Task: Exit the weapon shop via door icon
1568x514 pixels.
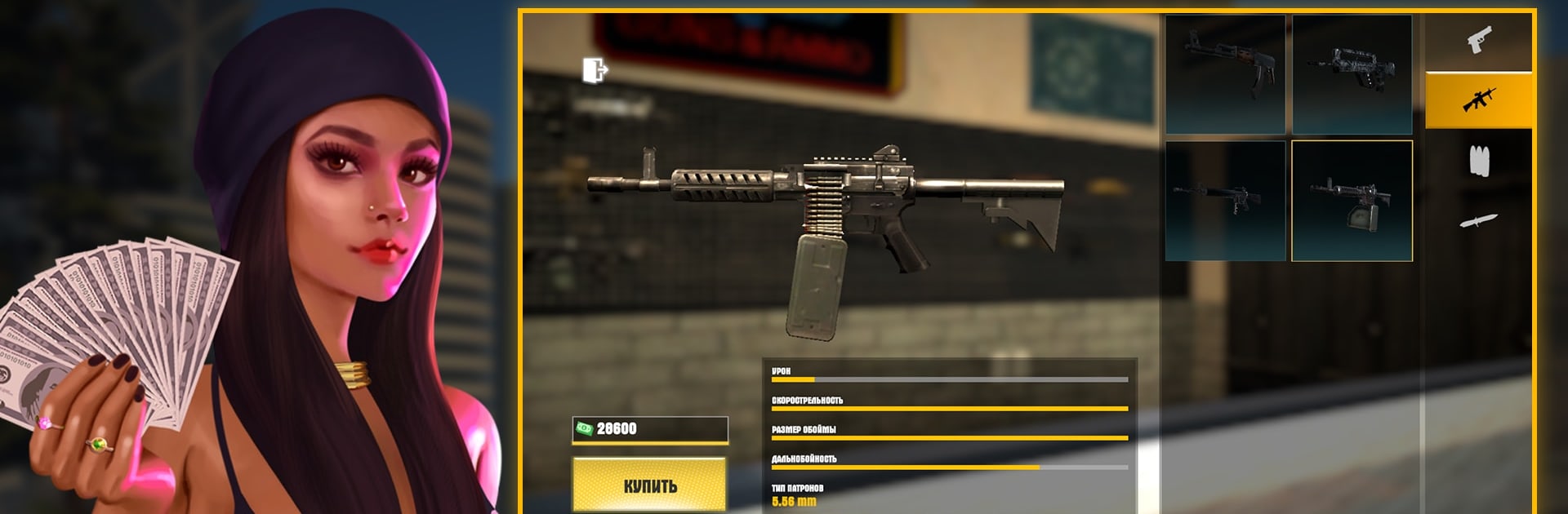Action: [595, 71]
